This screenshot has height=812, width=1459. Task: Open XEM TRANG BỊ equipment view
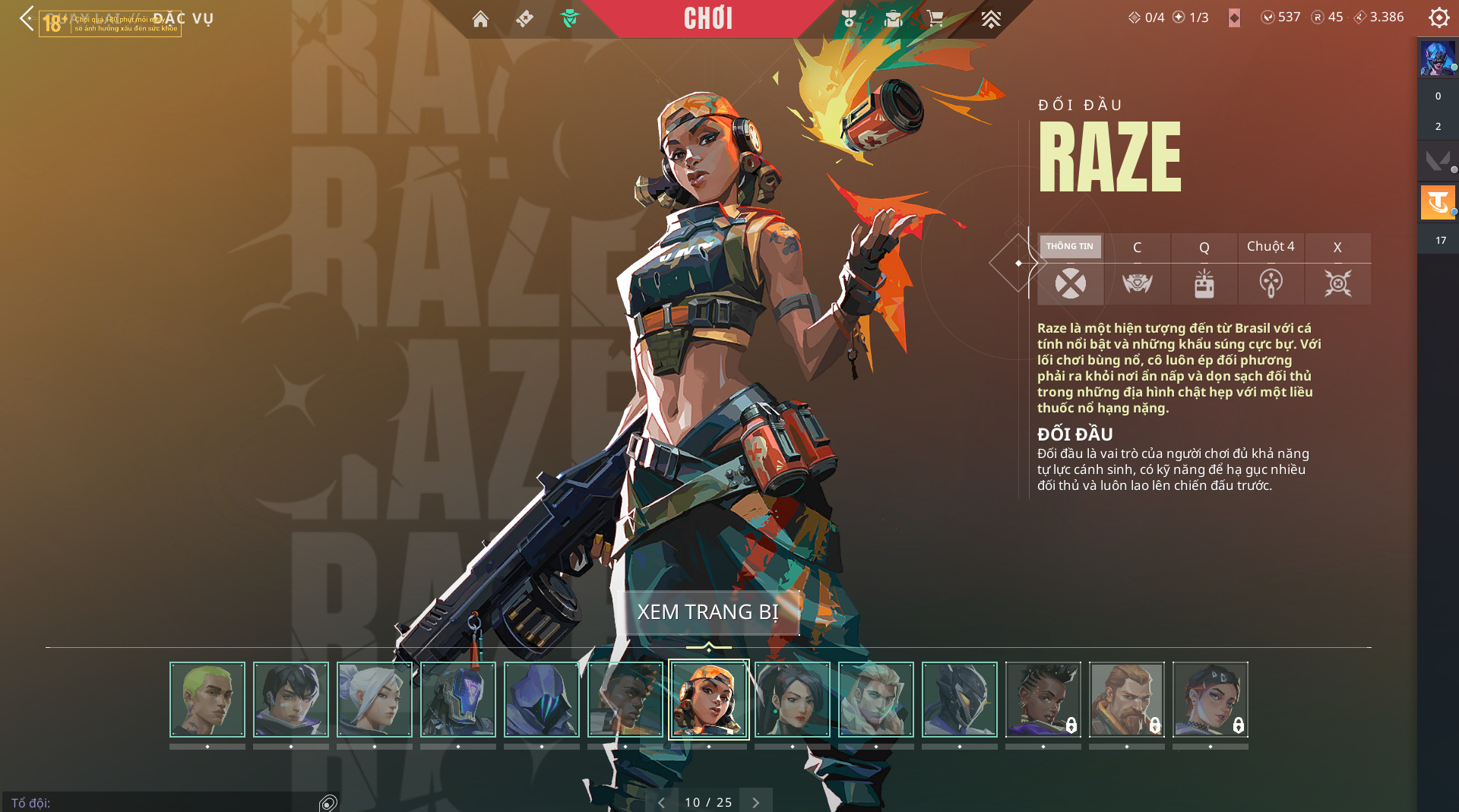coord(707,612)
